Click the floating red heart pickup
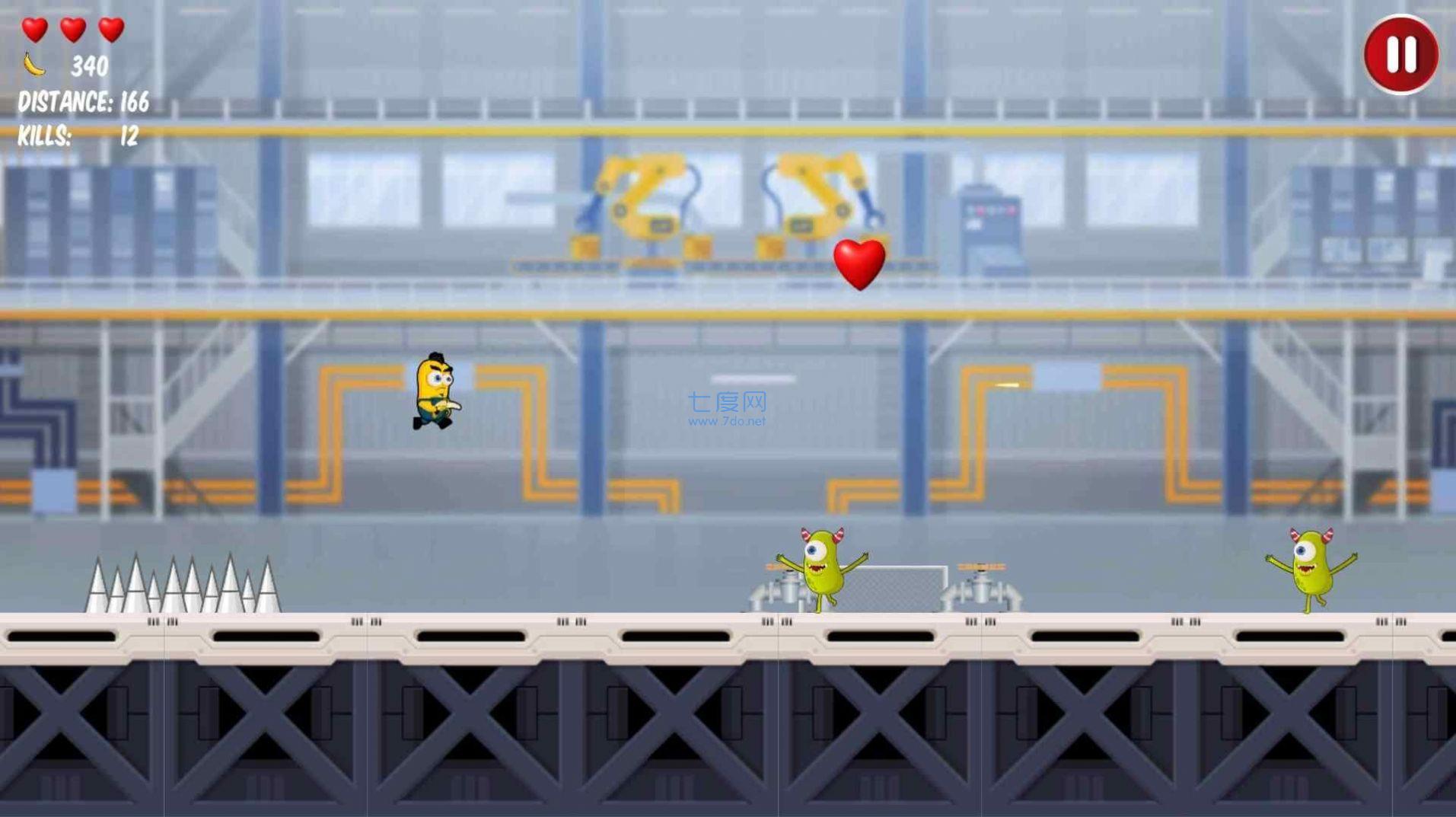The width and height of the screenshot is (1456, 817). [x=860, y=265]
